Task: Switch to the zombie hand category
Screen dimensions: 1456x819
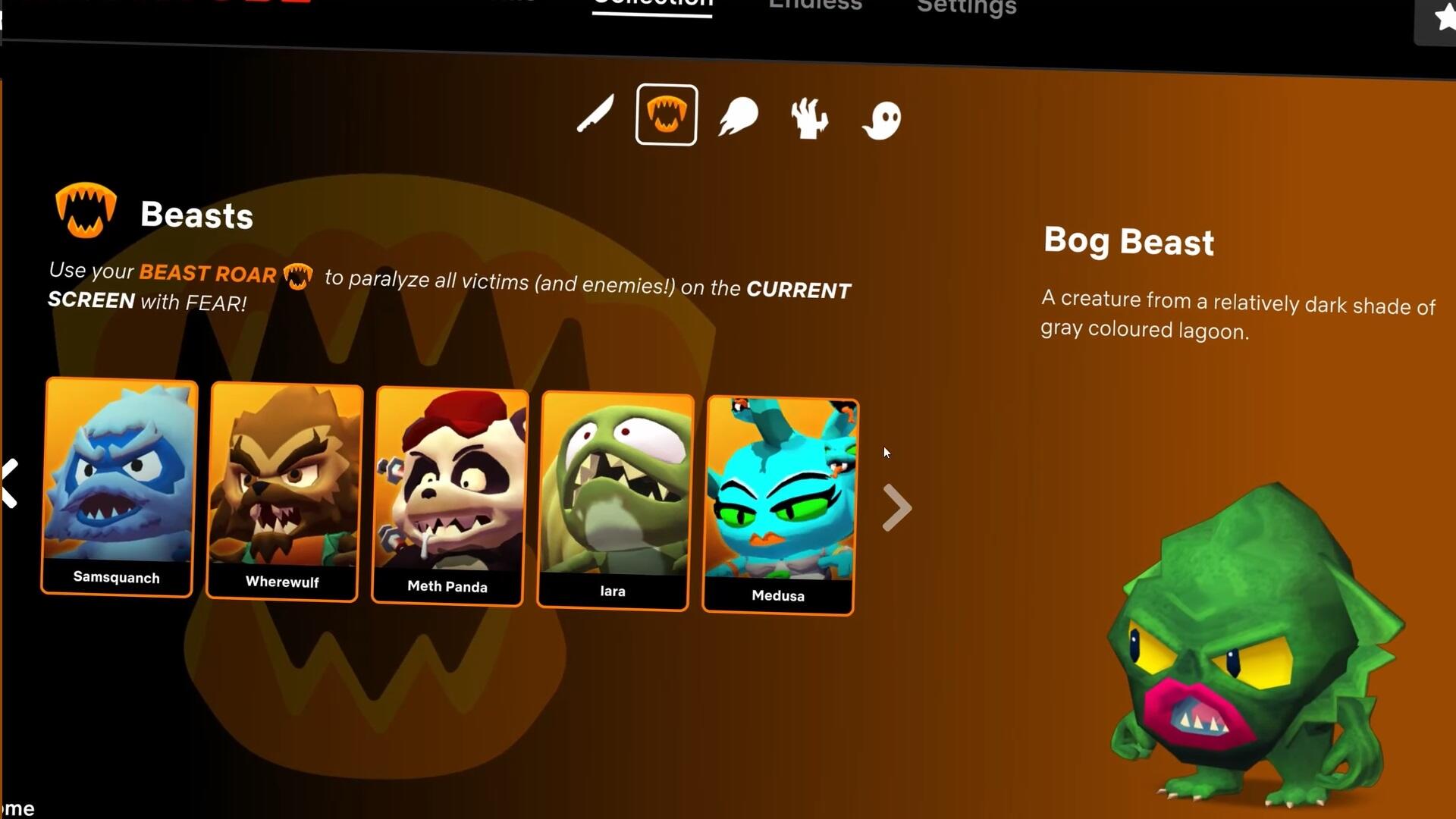Action: [809, 118]
